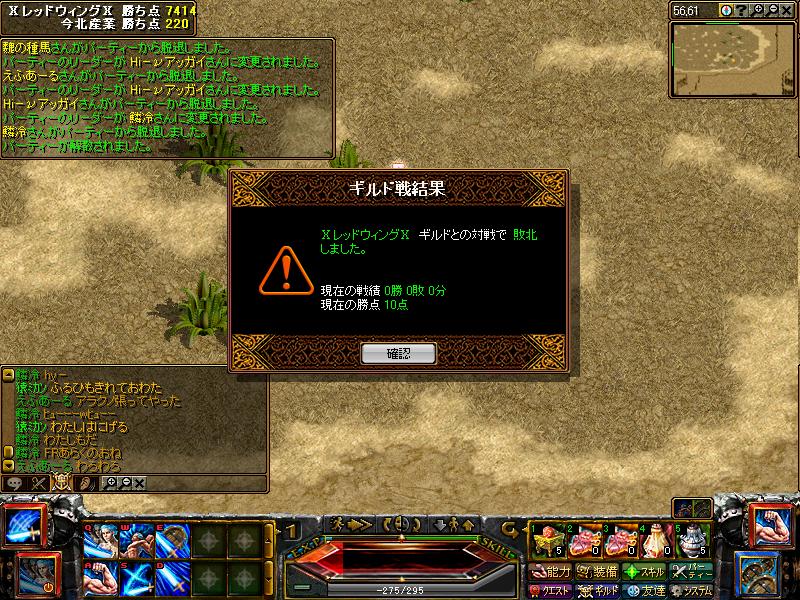The image size is (800, 600).
Task: Open the ギルド (guild) window
Action: [x=598, y=590]
